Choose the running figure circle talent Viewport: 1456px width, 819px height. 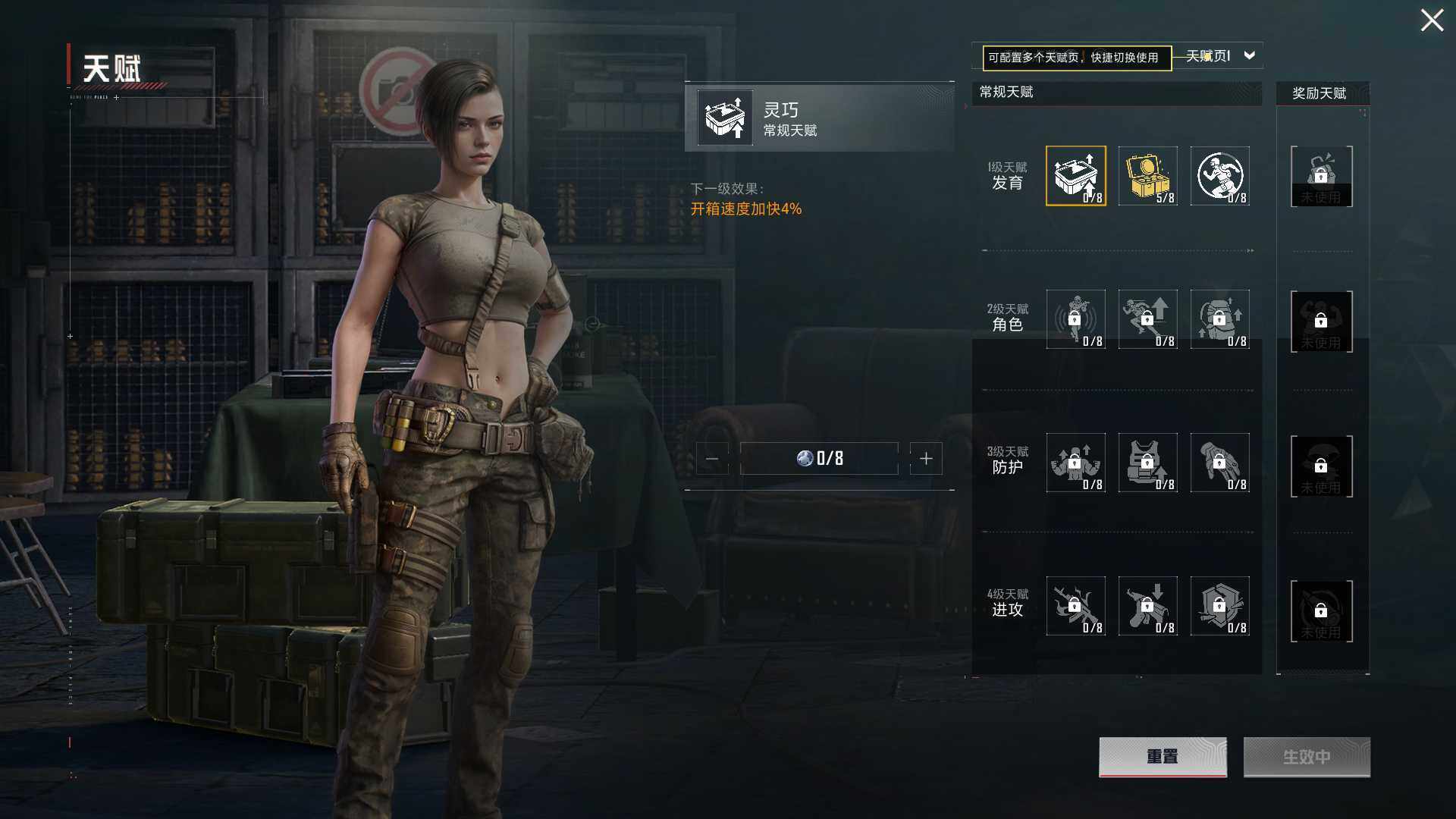[x=1219, y=176]
